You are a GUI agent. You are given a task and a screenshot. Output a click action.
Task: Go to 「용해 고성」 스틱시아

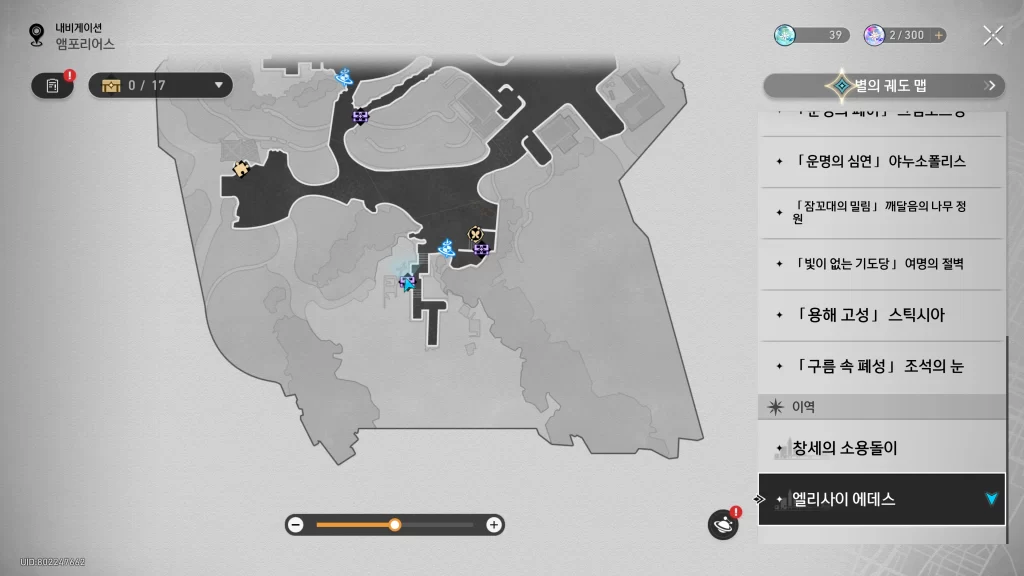(880, 315)
